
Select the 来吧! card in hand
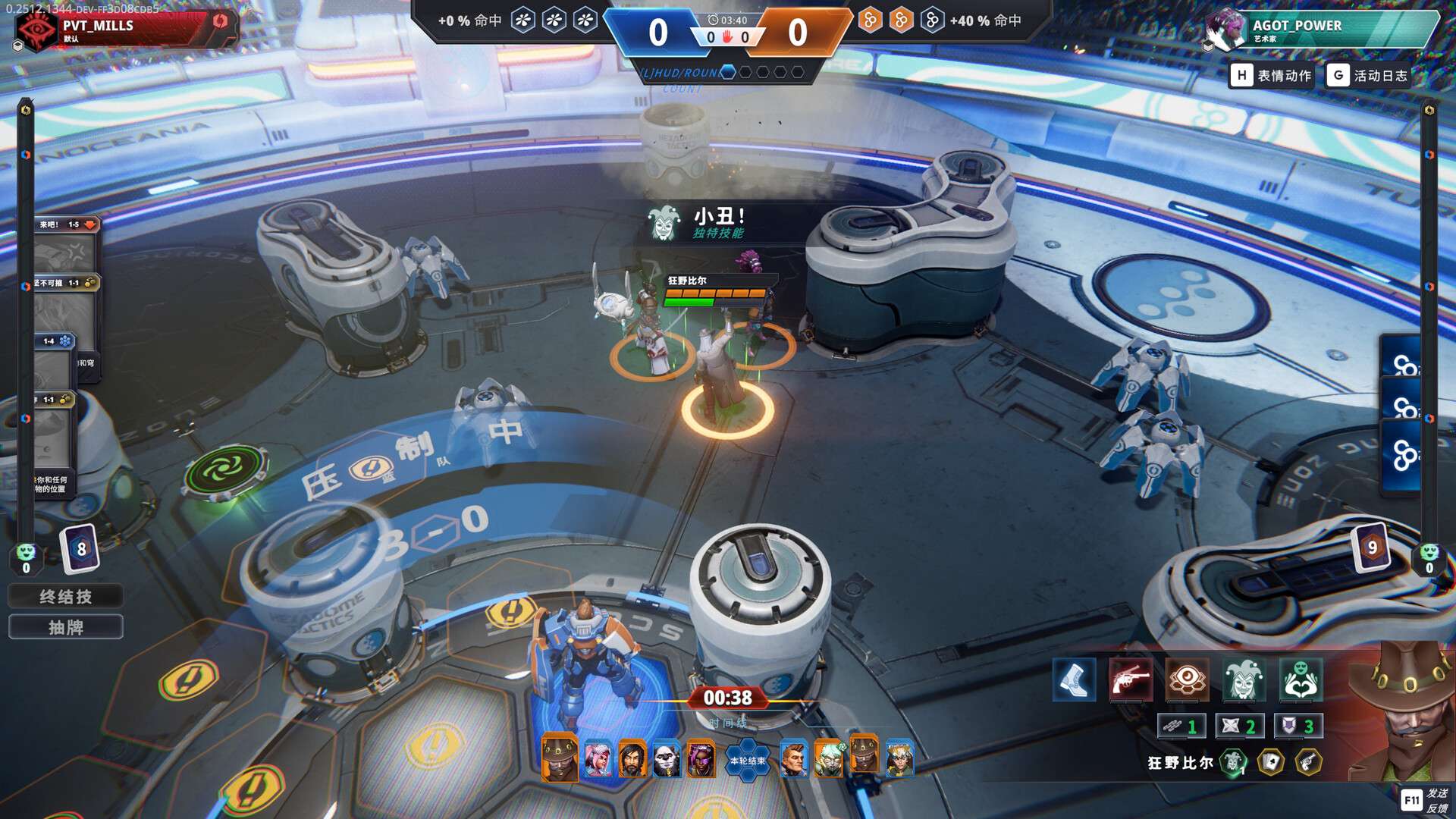(67, 244)
